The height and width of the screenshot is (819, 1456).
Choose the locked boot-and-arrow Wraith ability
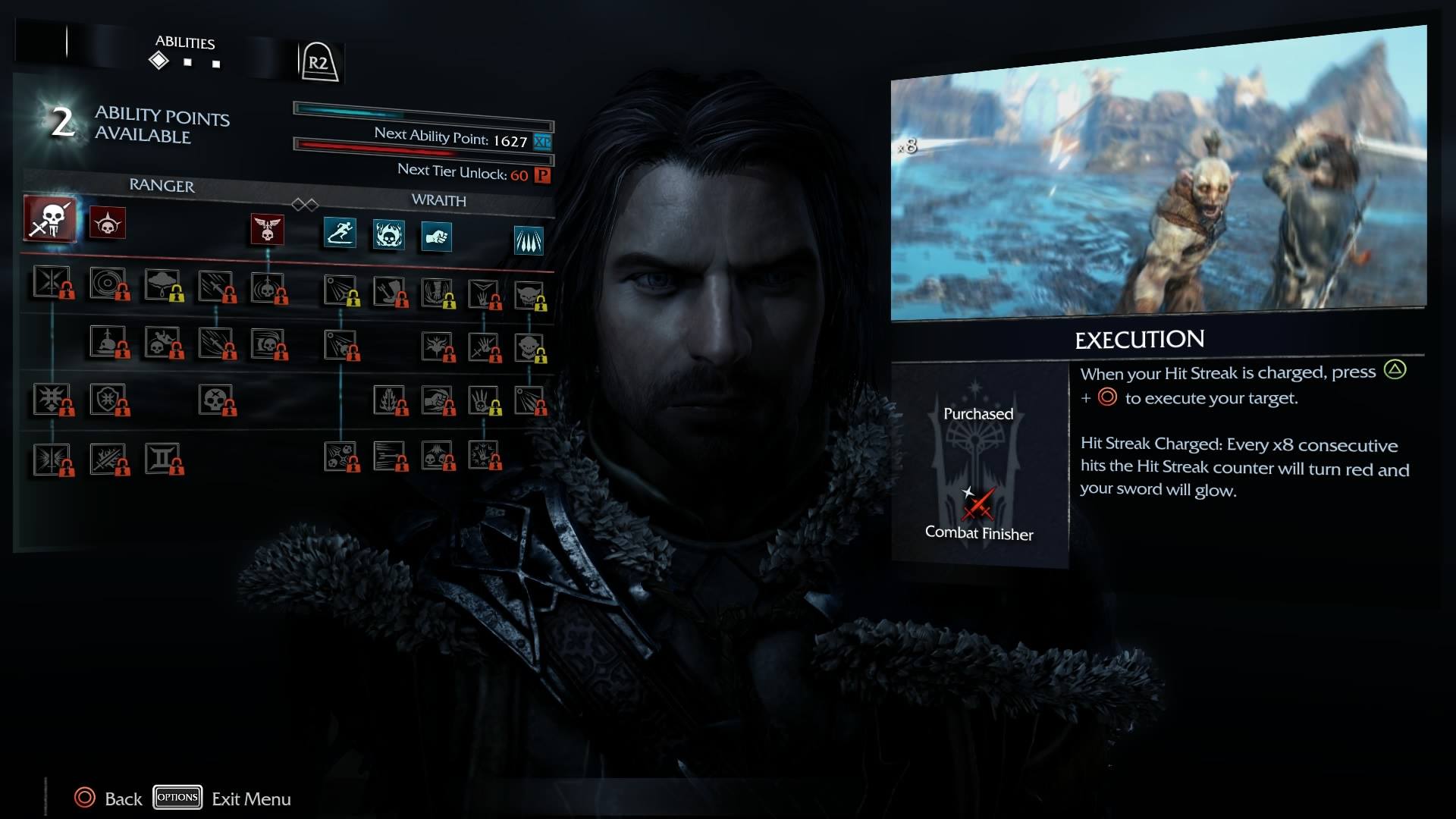click(x=390, y=291)
